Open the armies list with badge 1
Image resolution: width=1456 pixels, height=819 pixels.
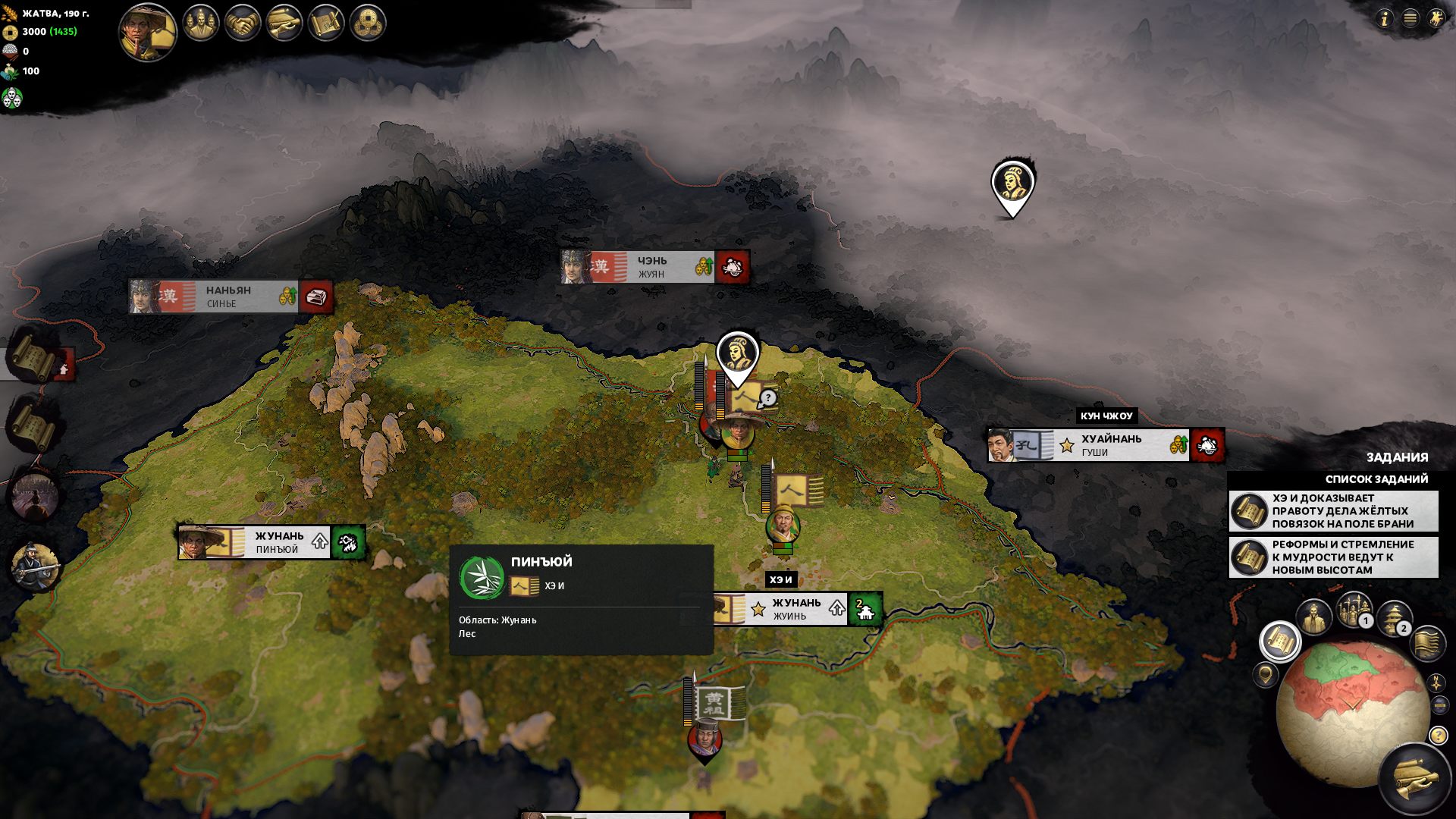(x=1354, y=610)
